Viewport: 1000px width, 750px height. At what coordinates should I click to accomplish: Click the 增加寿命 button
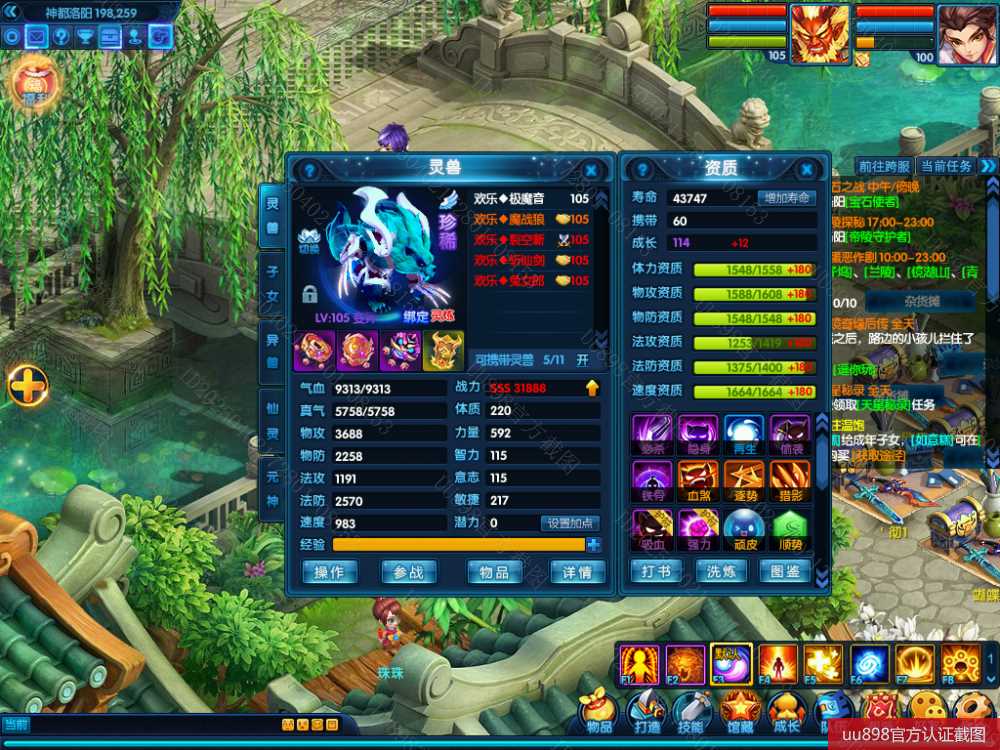pos(787,198)
